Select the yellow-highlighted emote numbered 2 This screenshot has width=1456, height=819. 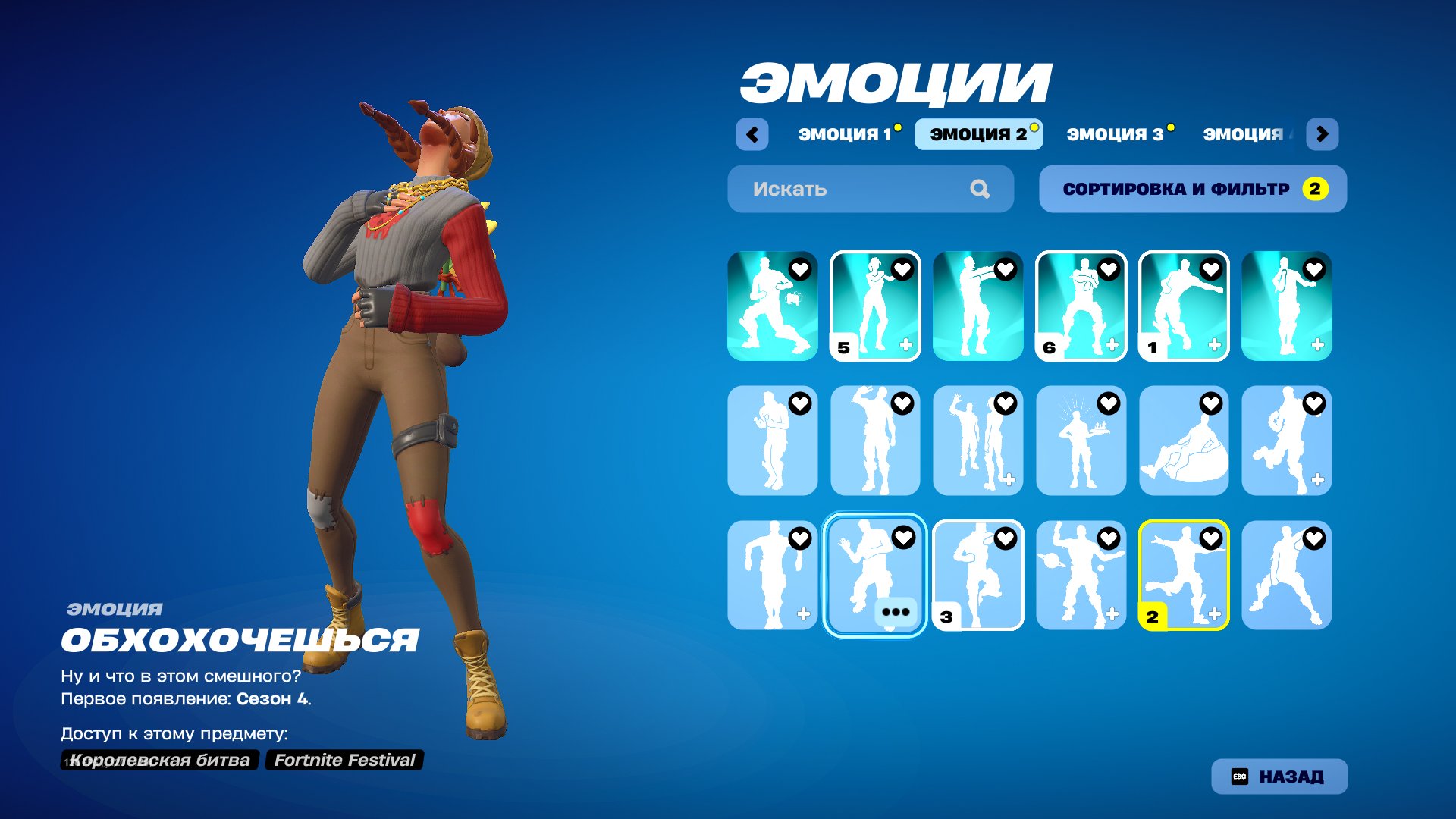tap(1185, 574)
